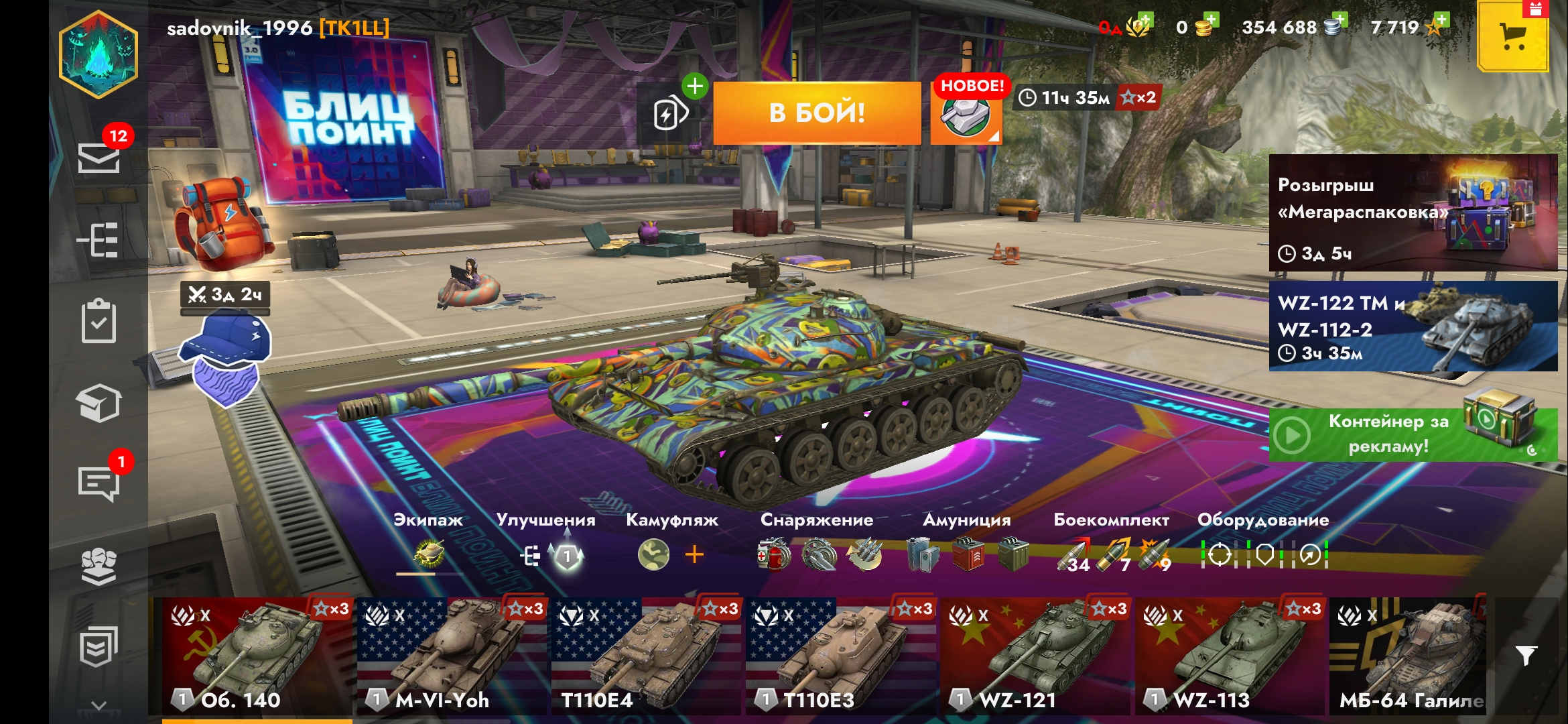Open the missions clipboard
Image resolution: width=1568 pixels, height=724 pixels.
click(99, 321)
